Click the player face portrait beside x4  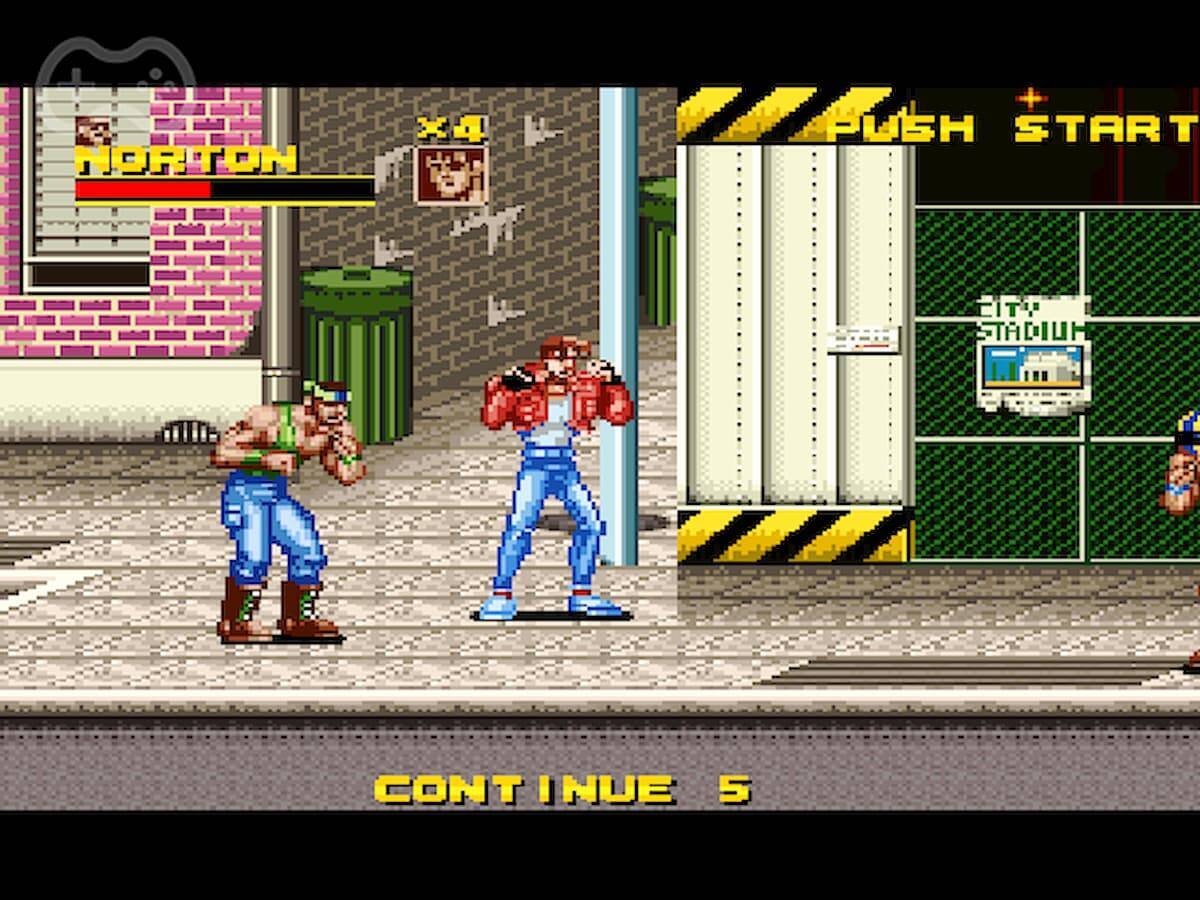(451, 175)
